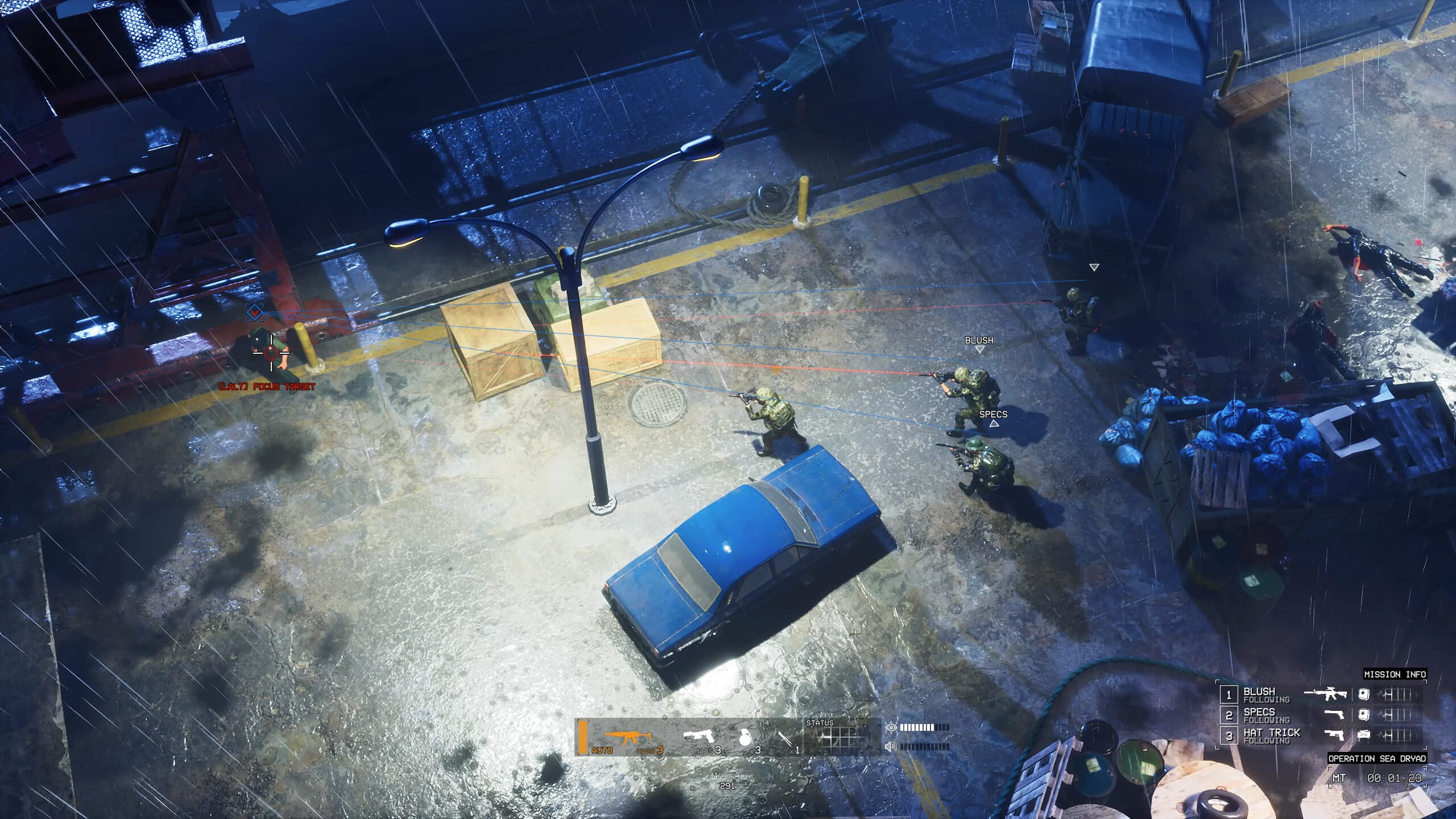Toggle AUTO fire mode

603,751
